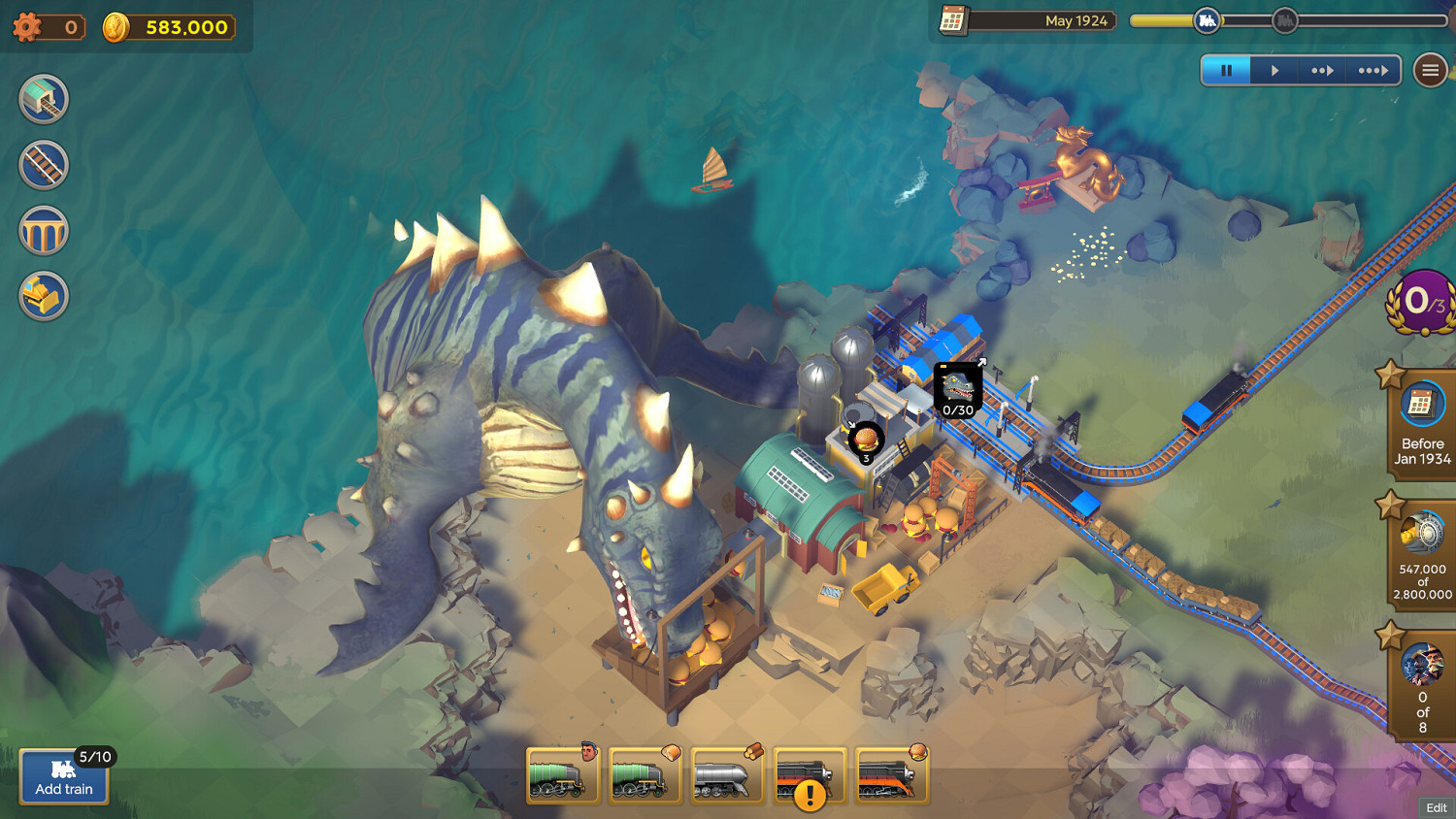Screen dimensions: 1456x819
Task: Set game to normal play speed
Action: tap(1275, 70)
